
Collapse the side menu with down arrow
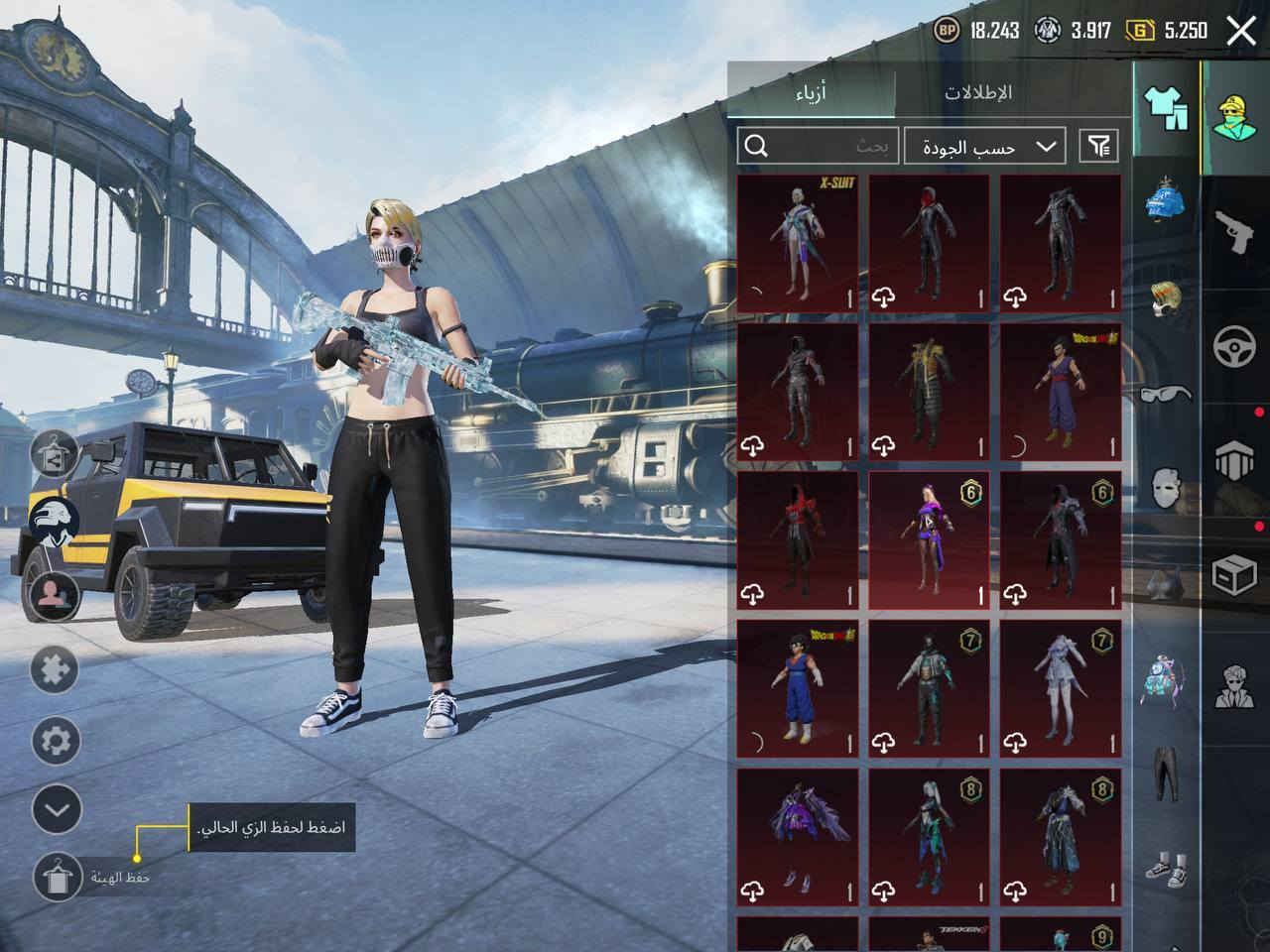pos(56,809)
